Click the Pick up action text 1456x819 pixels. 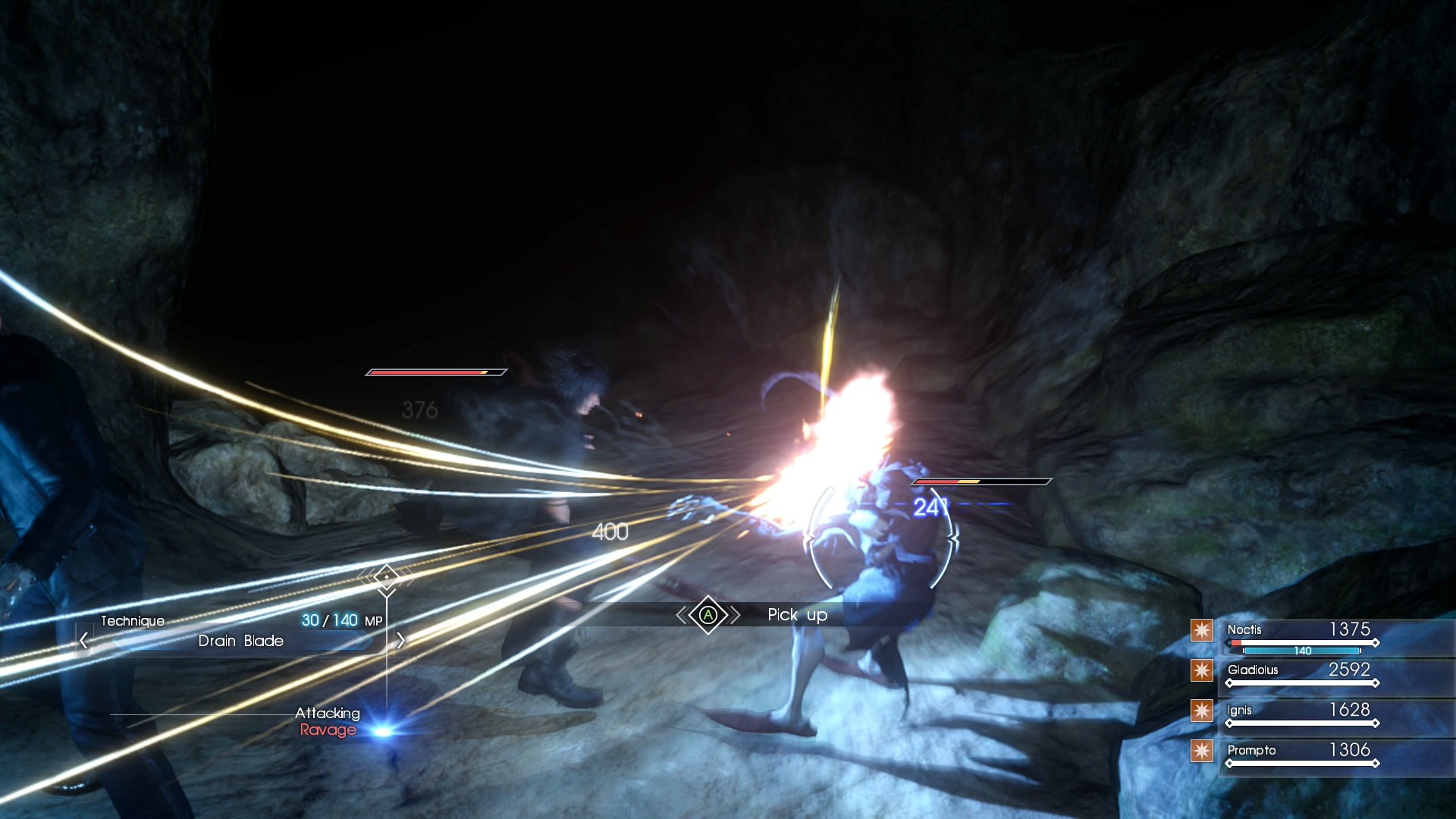tap(796, 615)
